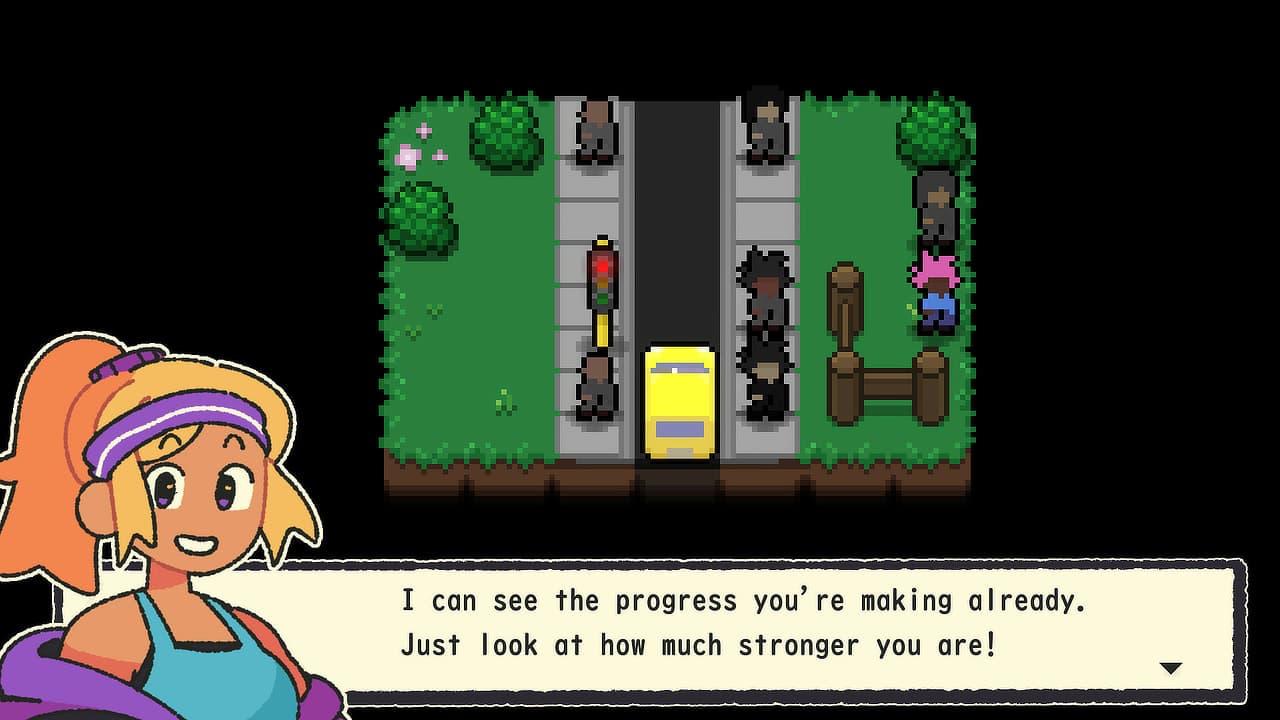The image size is (1280, 720).
Task: Select the red traffic light
Action: (x=600, y=265)
